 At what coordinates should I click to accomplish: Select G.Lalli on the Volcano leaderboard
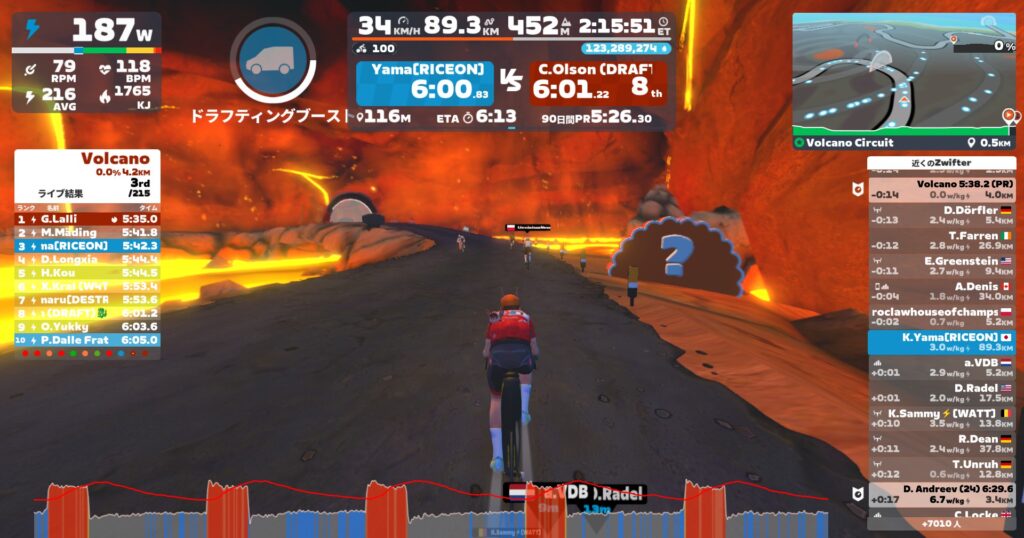point(87,218)
